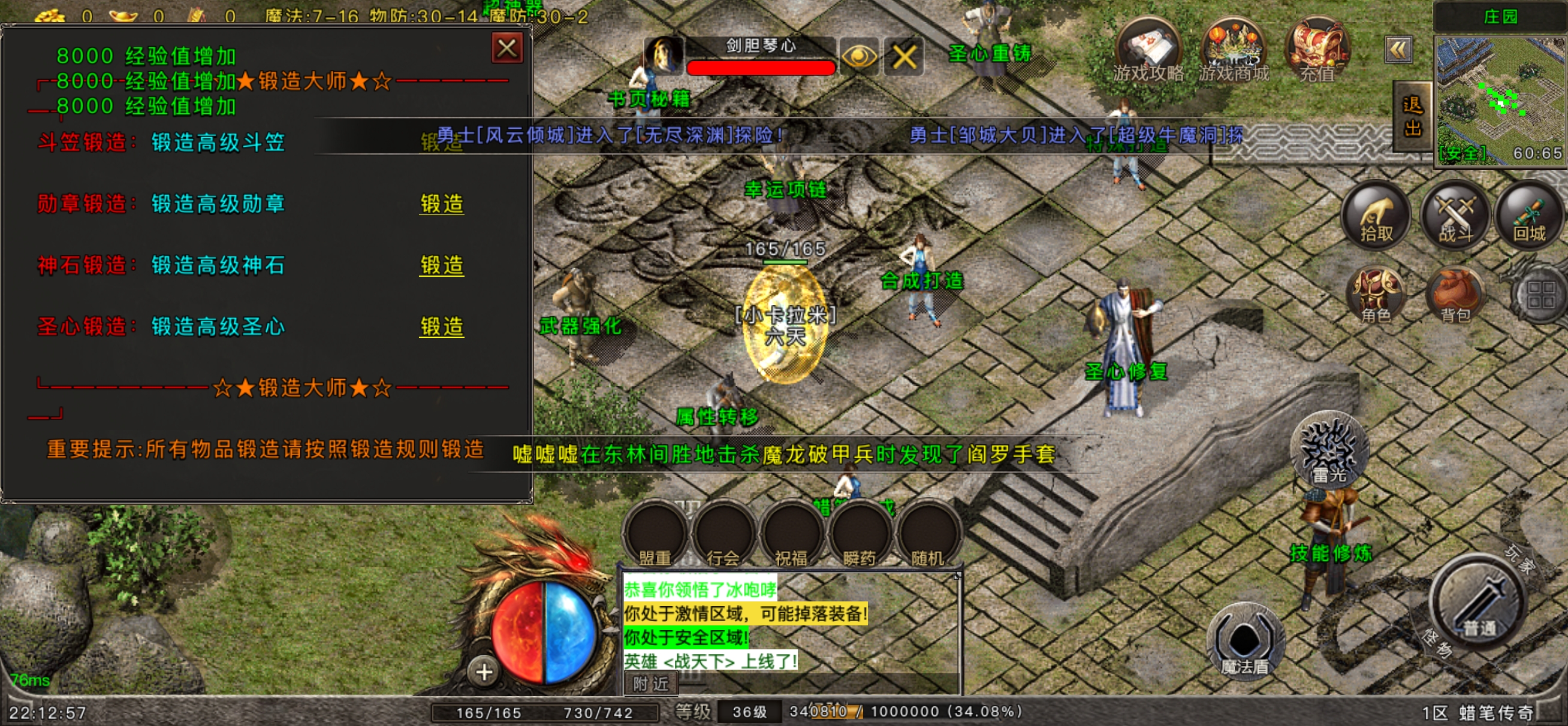Activate the magic shield (魔法盾) skill

(x=1245, y=642)
